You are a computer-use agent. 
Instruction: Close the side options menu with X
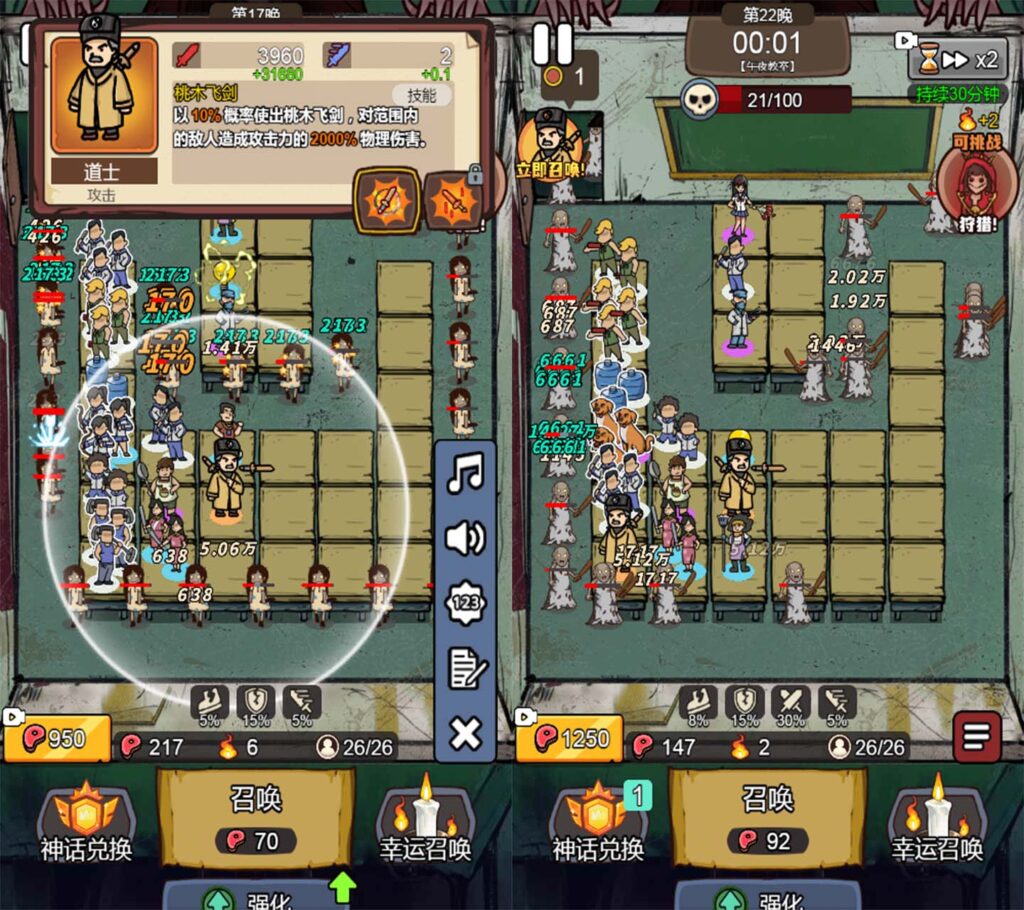(x=465, y=734)
